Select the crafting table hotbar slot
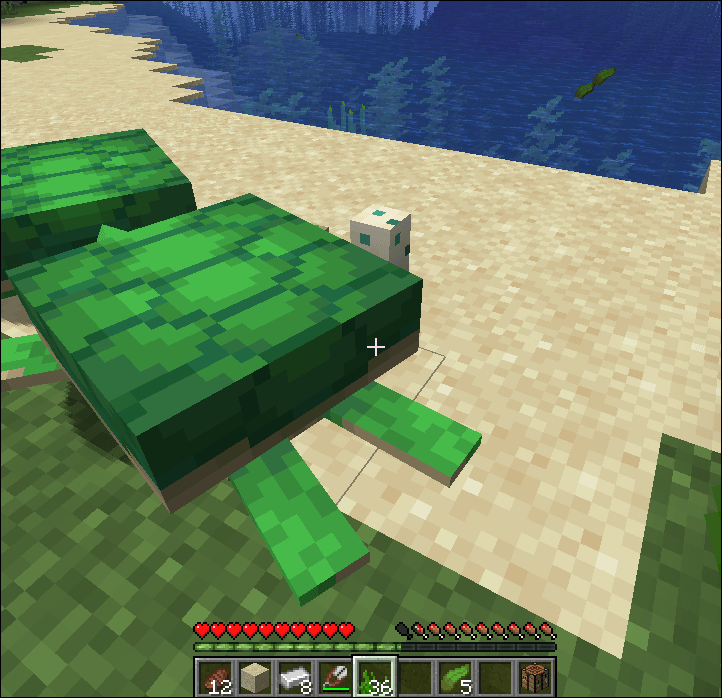722x698 pixels. click(x=535, y=676)
